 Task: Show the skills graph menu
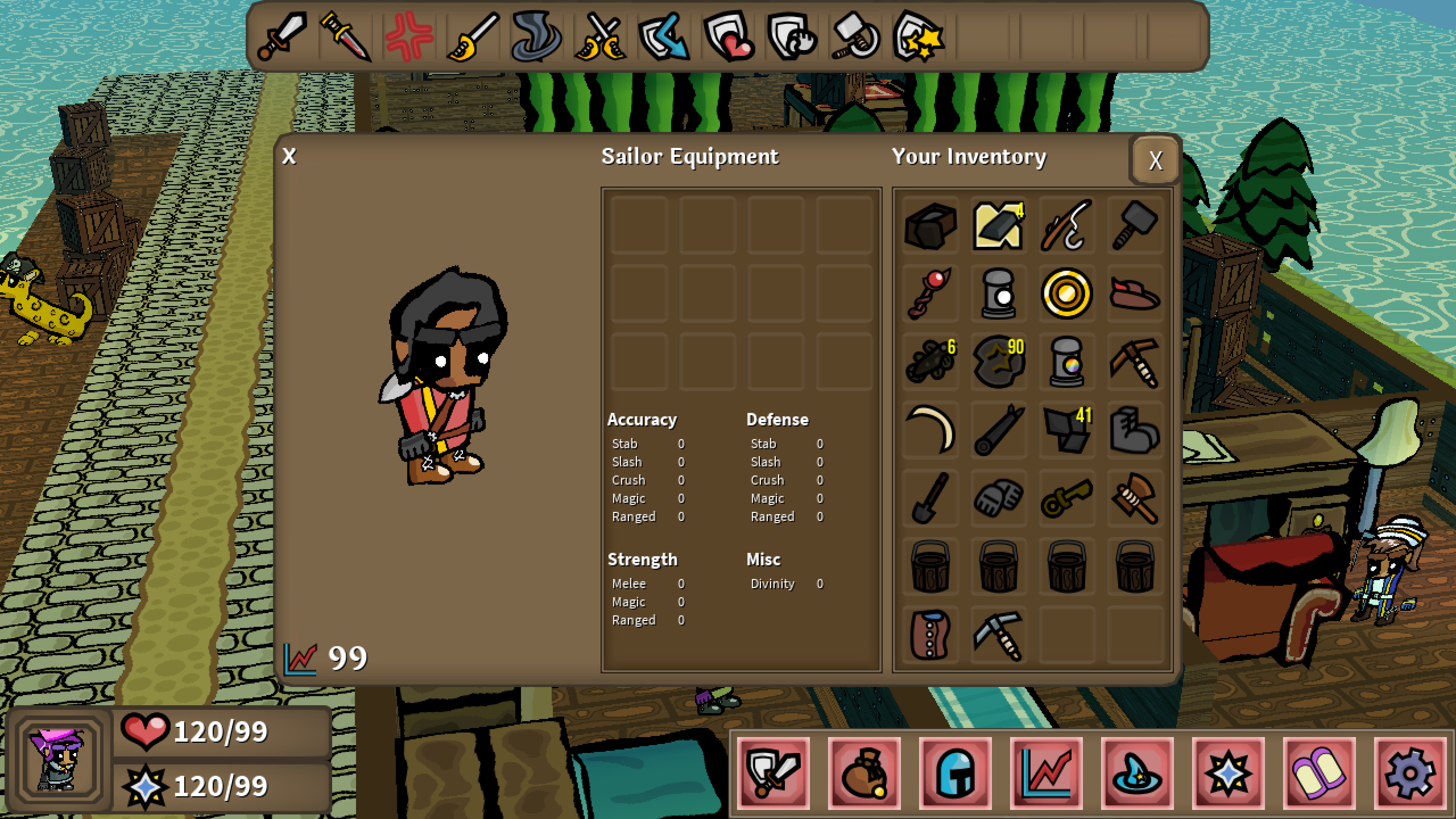coord(1046,773)
